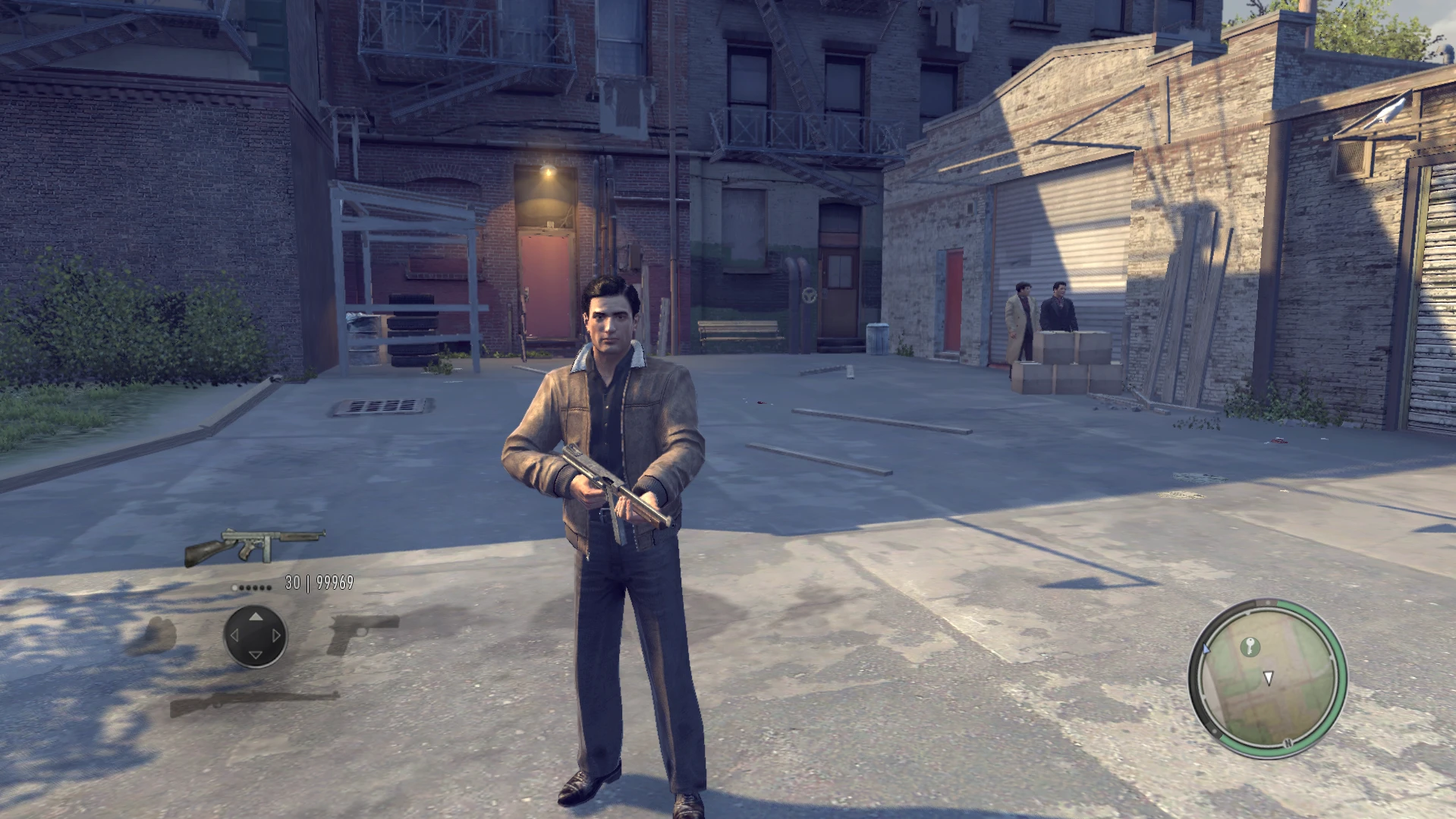
Task: Select the pause marker at the minimap bottom
Action: [1288, 742]
